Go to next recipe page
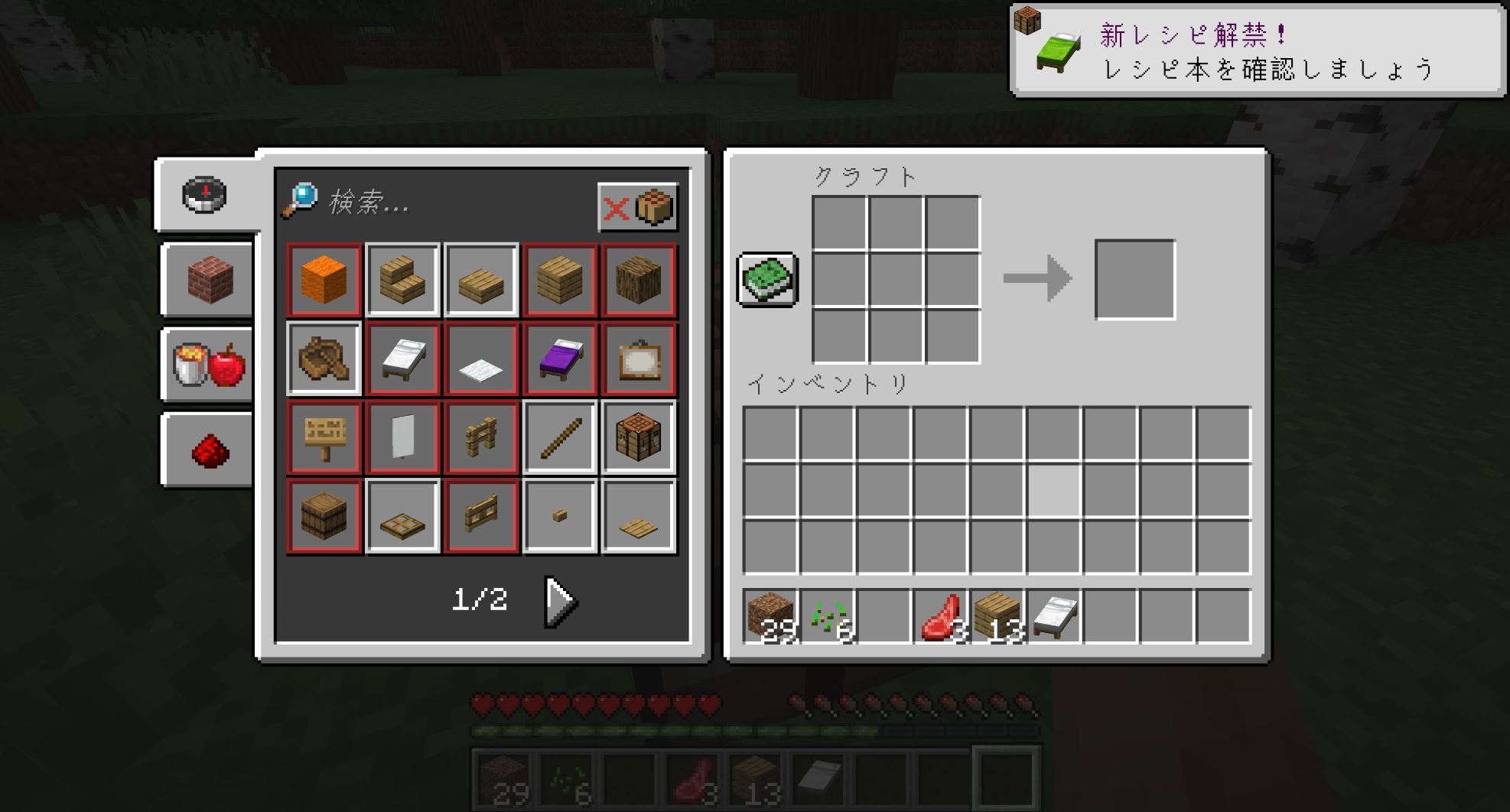1510x812 pixels. [561, 602]
